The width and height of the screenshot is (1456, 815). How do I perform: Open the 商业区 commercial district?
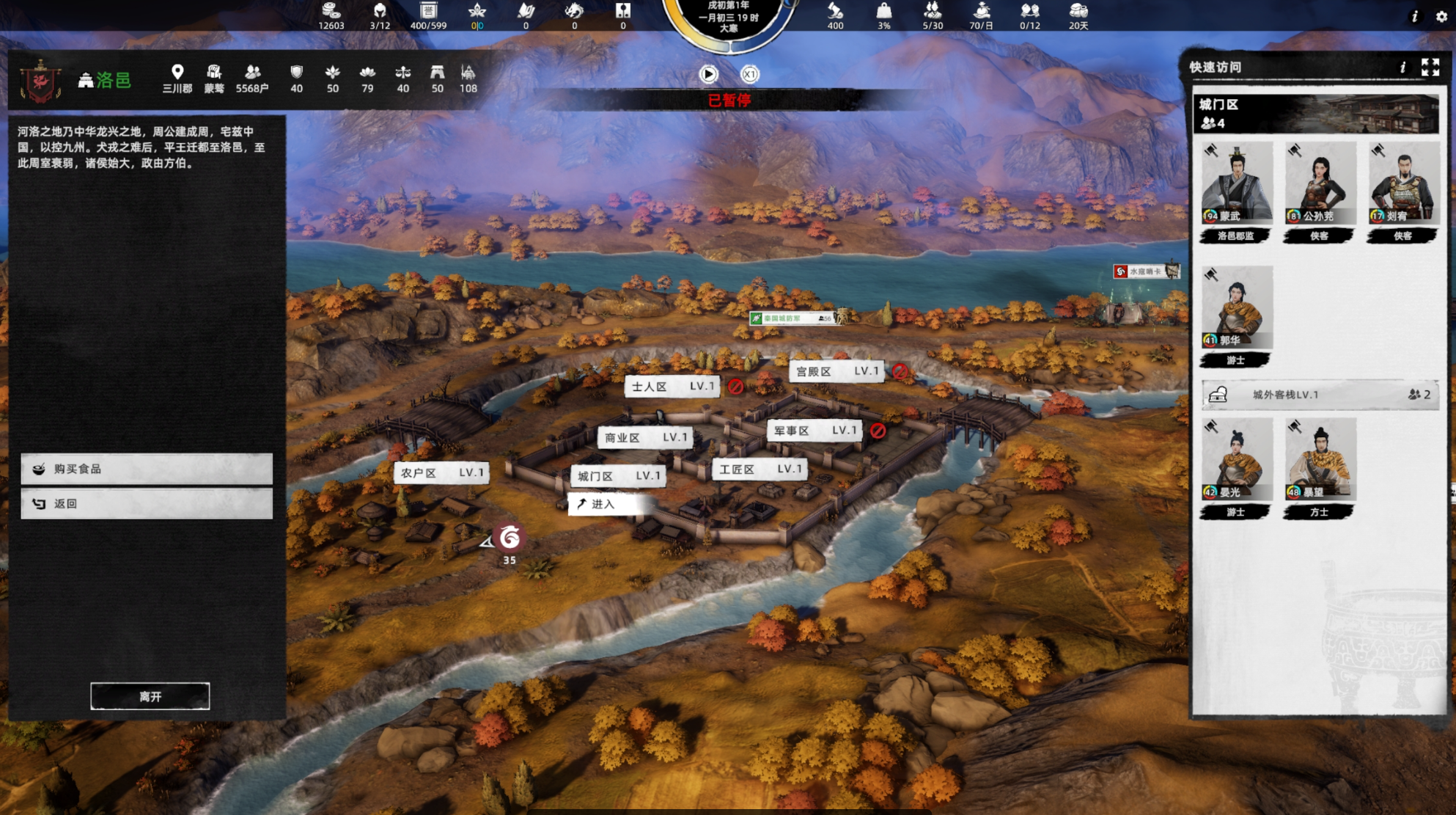point(644,438)
